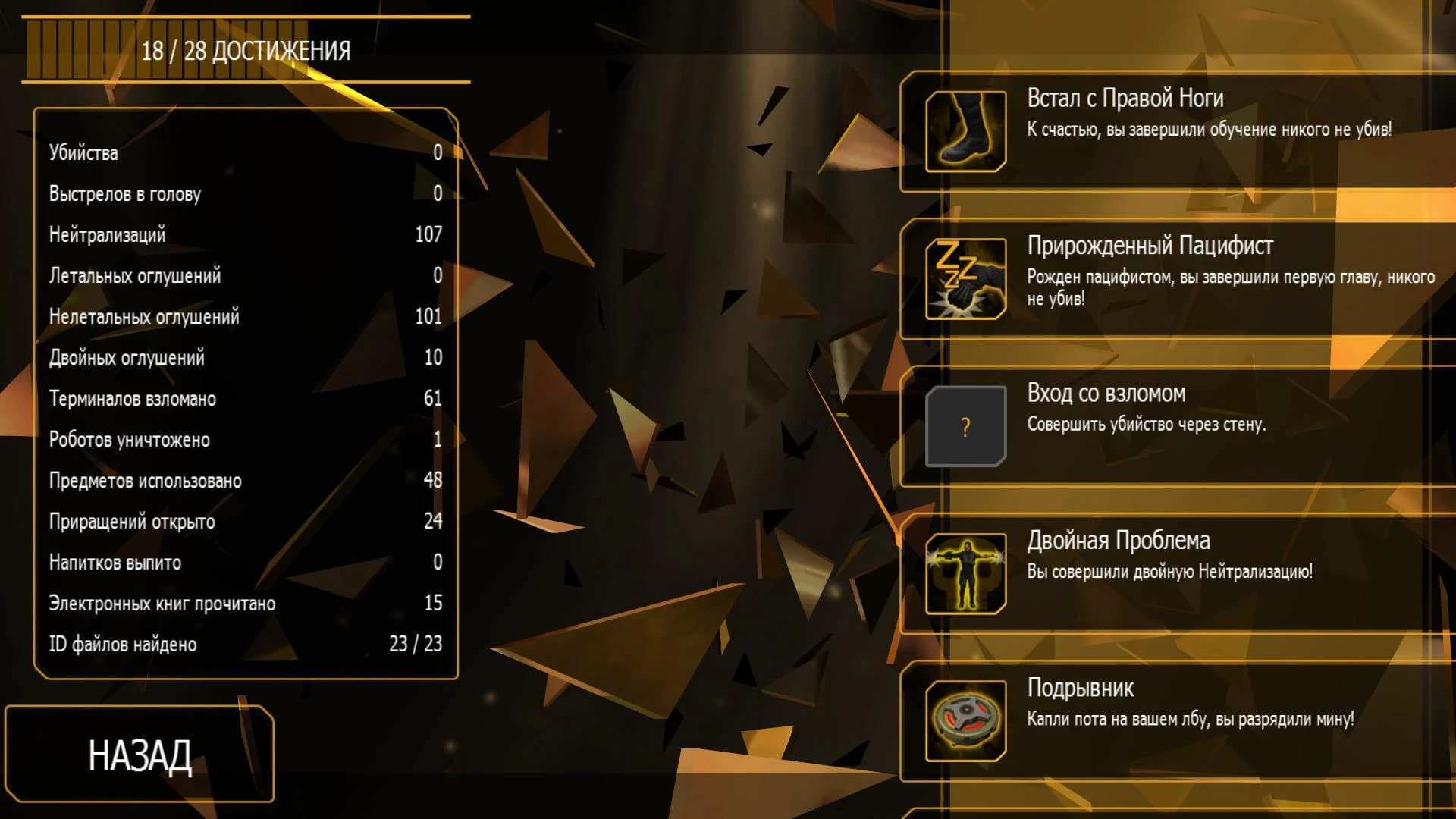
Task: Click the 'Терминалов взломано' stat line
Action: click(x=243, y=398)
